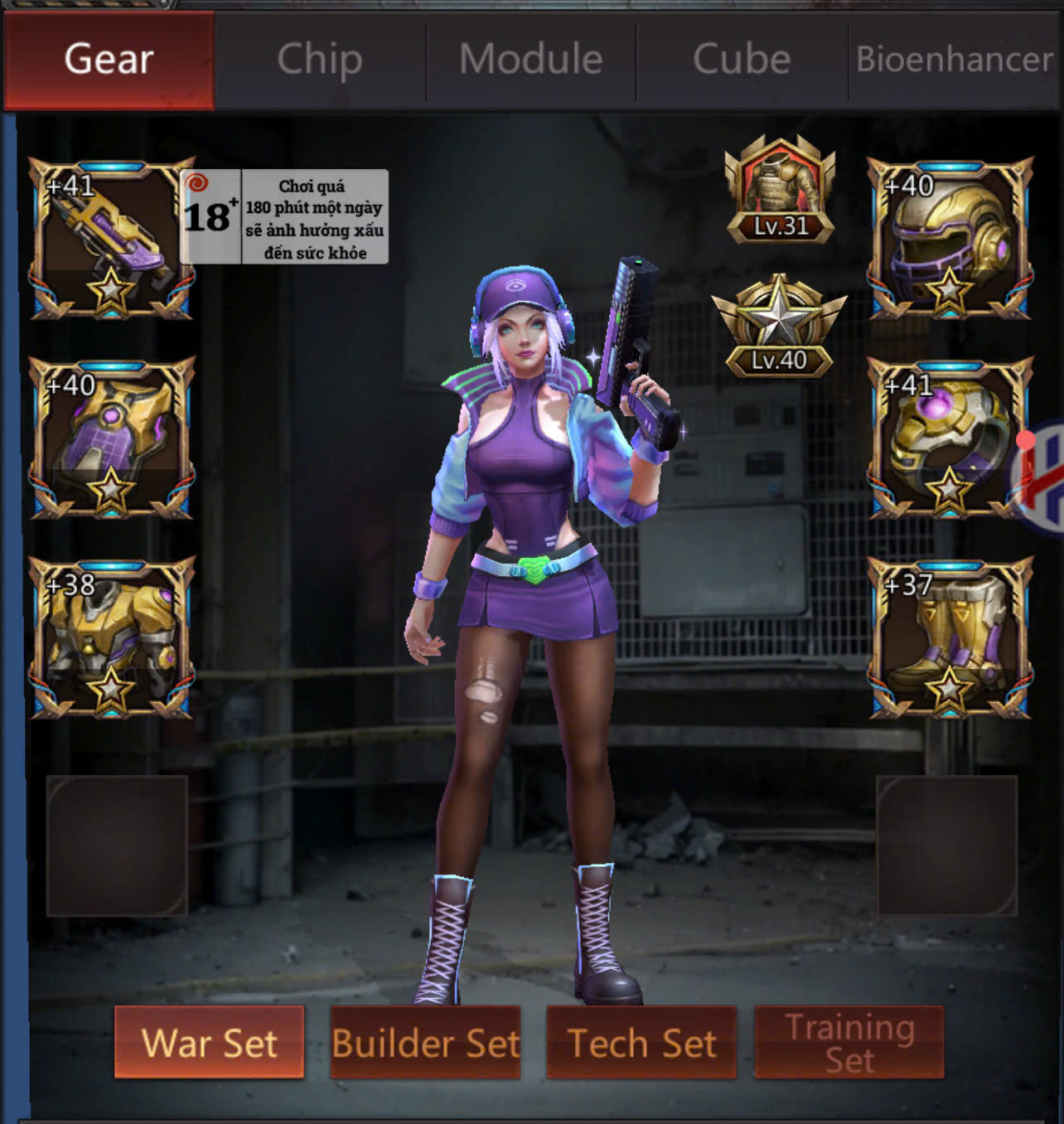Viewport: 1064px width, 1124px height.
Task: Open the Lv.40 star badge
Action: tap(779, 327)
